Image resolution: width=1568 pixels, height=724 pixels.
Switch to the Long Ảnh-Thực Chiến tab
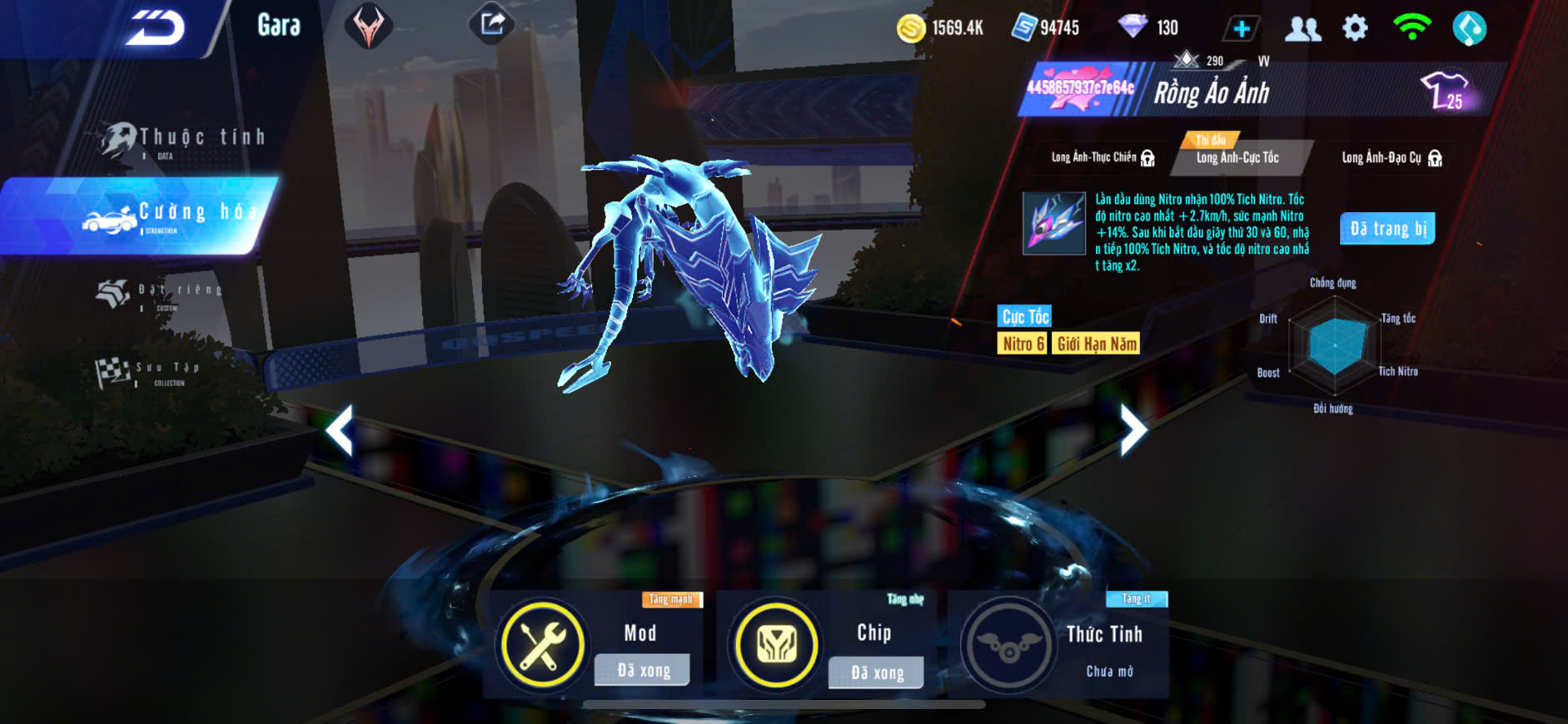pyautogui.click(x=1102, y=157)
